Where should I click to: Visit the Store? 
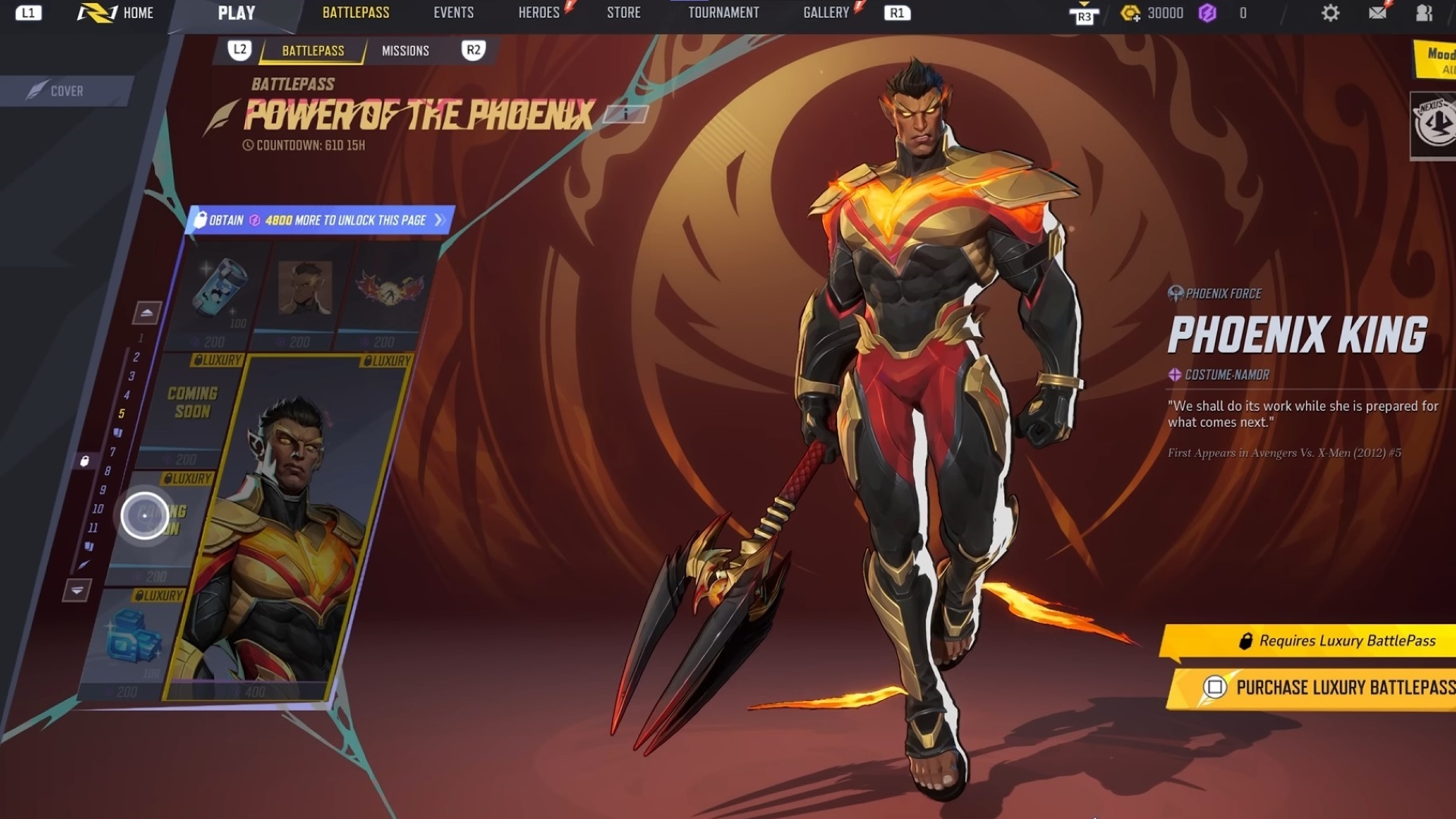(623, 13)
